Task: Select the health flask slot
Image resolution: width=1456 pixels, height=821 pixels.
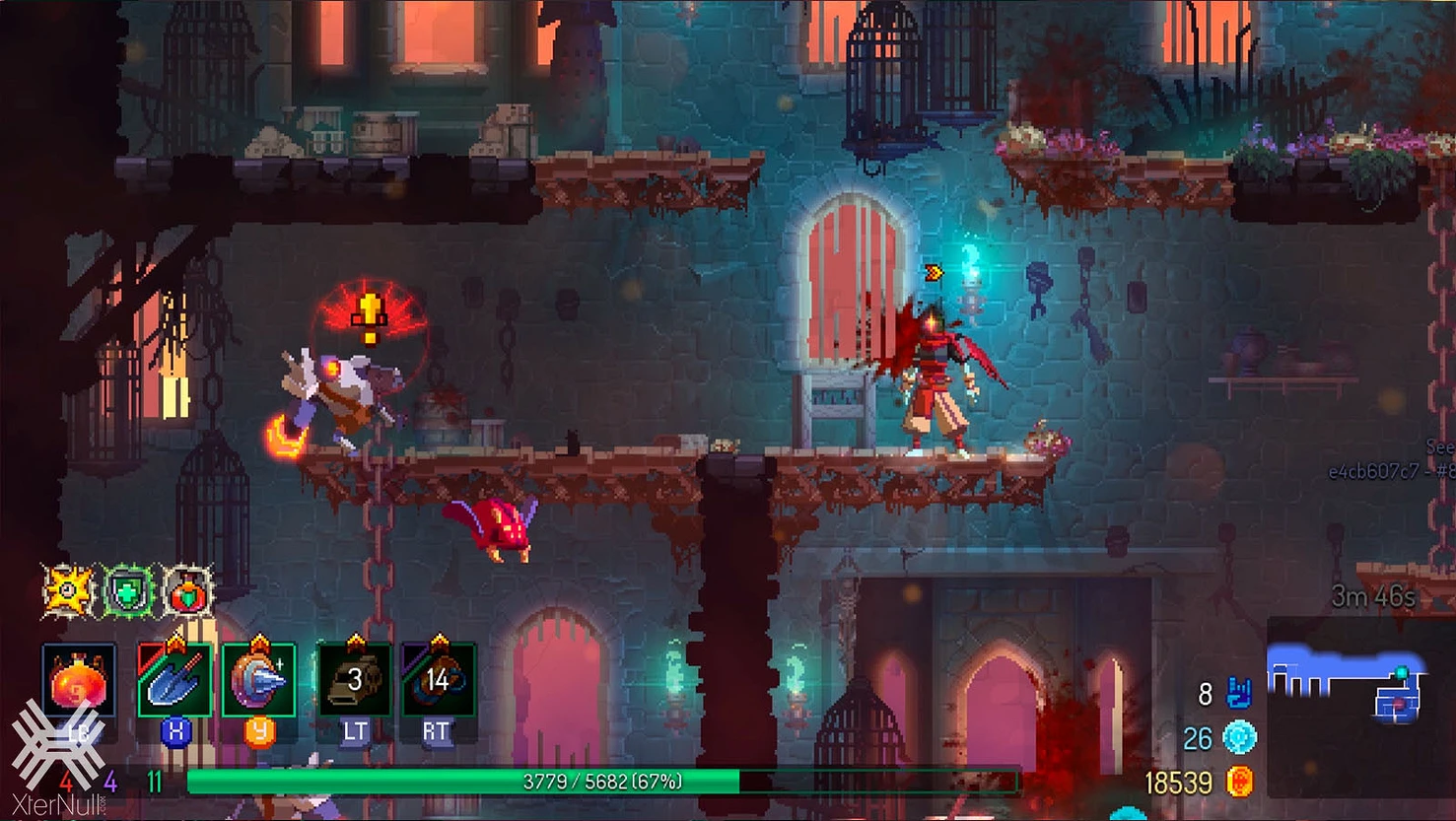Action: coord(79,681)
